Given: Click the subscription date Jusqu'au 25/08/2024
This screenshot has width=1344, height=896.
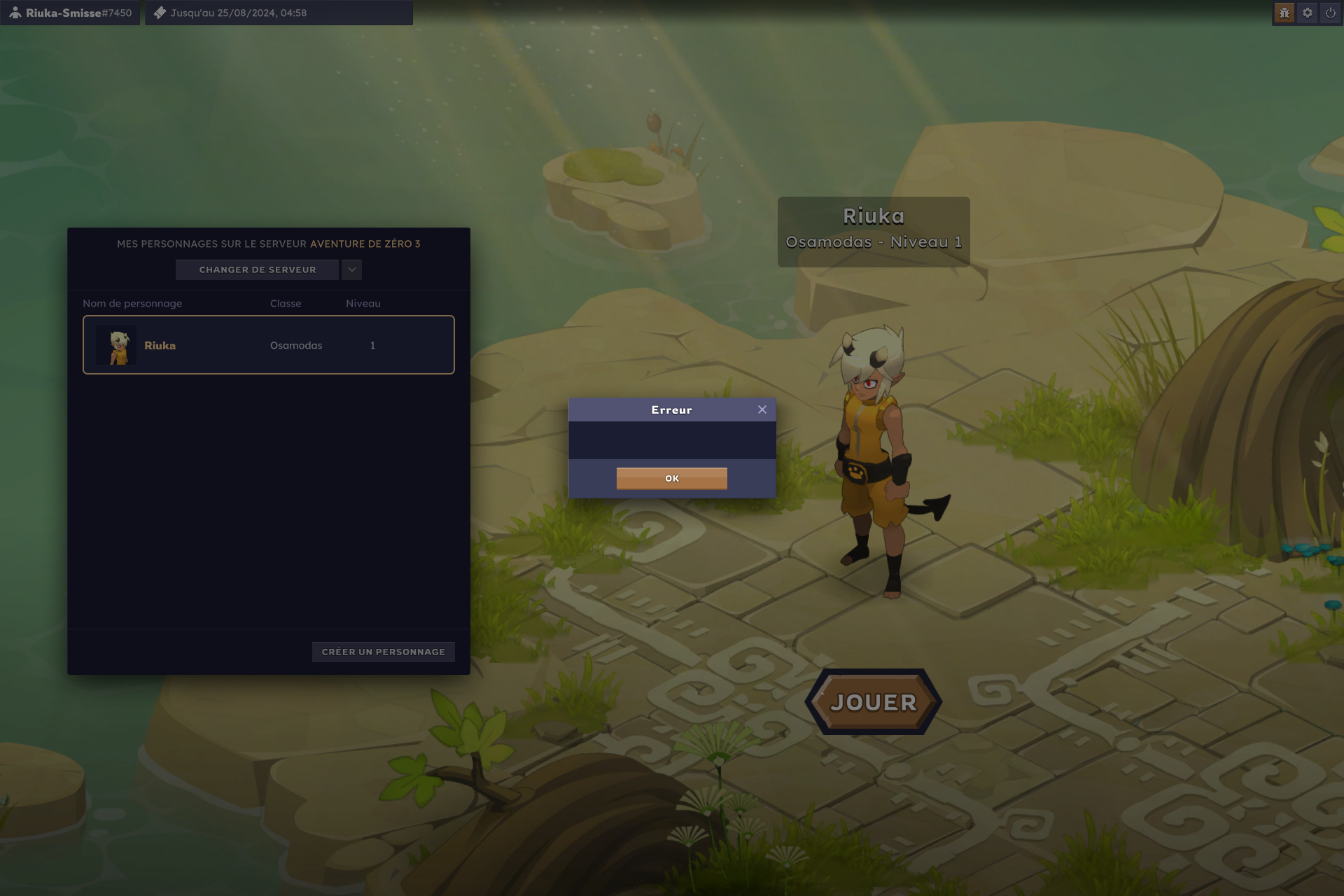Looking at the screenshot, I should (x=238, y=12).
